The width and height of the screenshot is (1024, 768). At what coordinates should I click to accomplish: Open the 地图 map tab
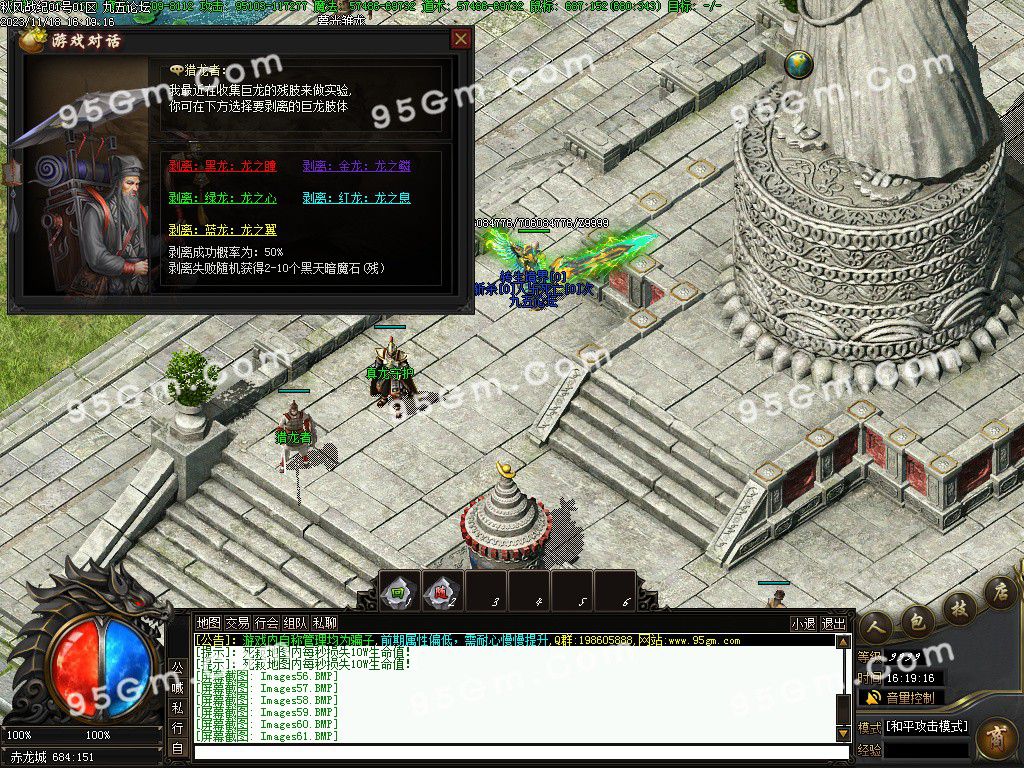[x=208, y=623]
